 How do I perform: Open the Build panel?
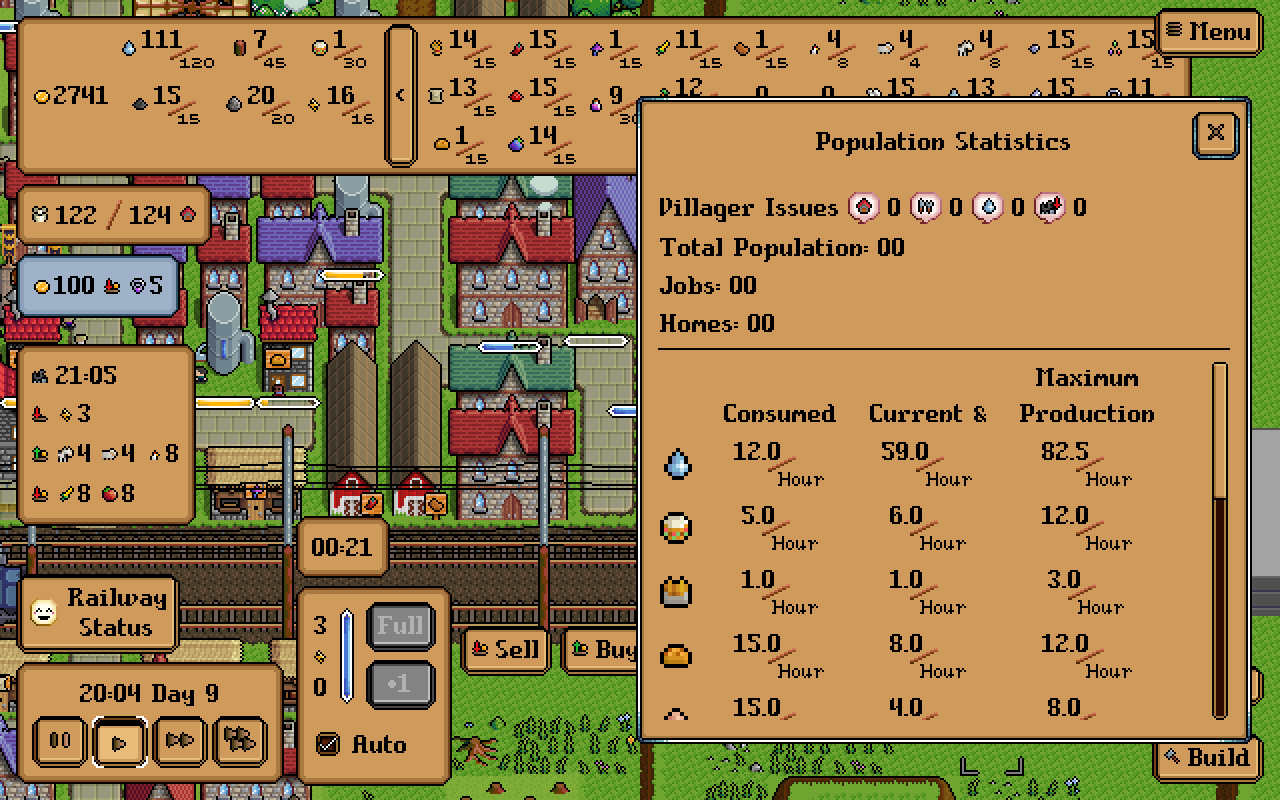coord(1207,758)
